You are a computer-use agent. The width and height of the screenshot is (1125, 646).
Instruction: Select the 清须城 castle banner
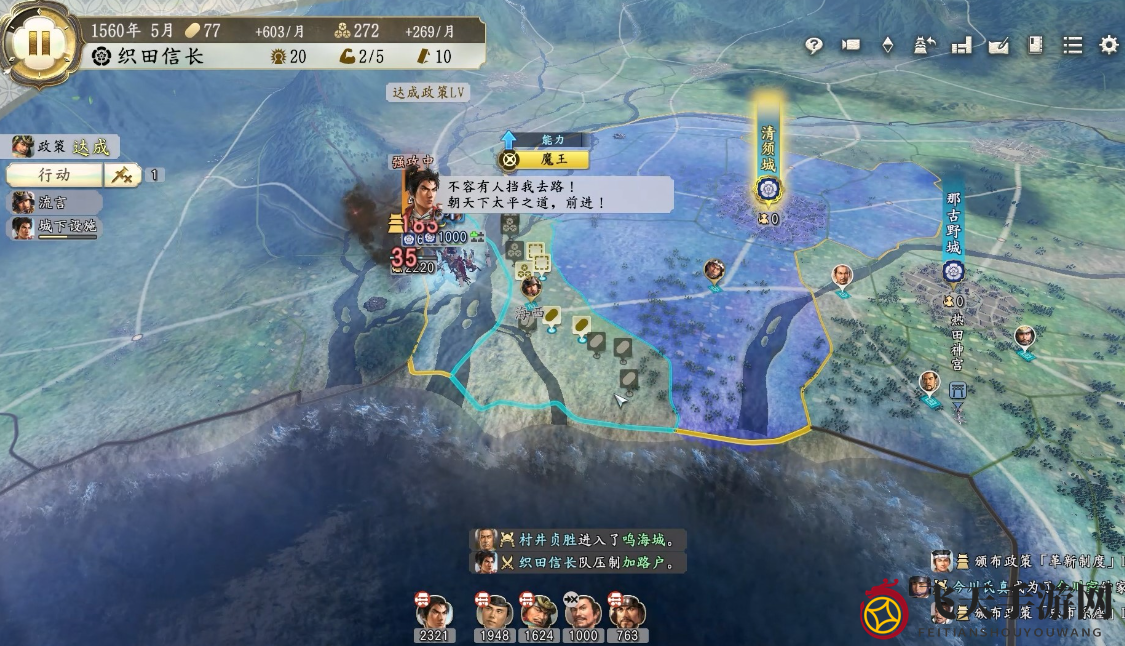768,150
